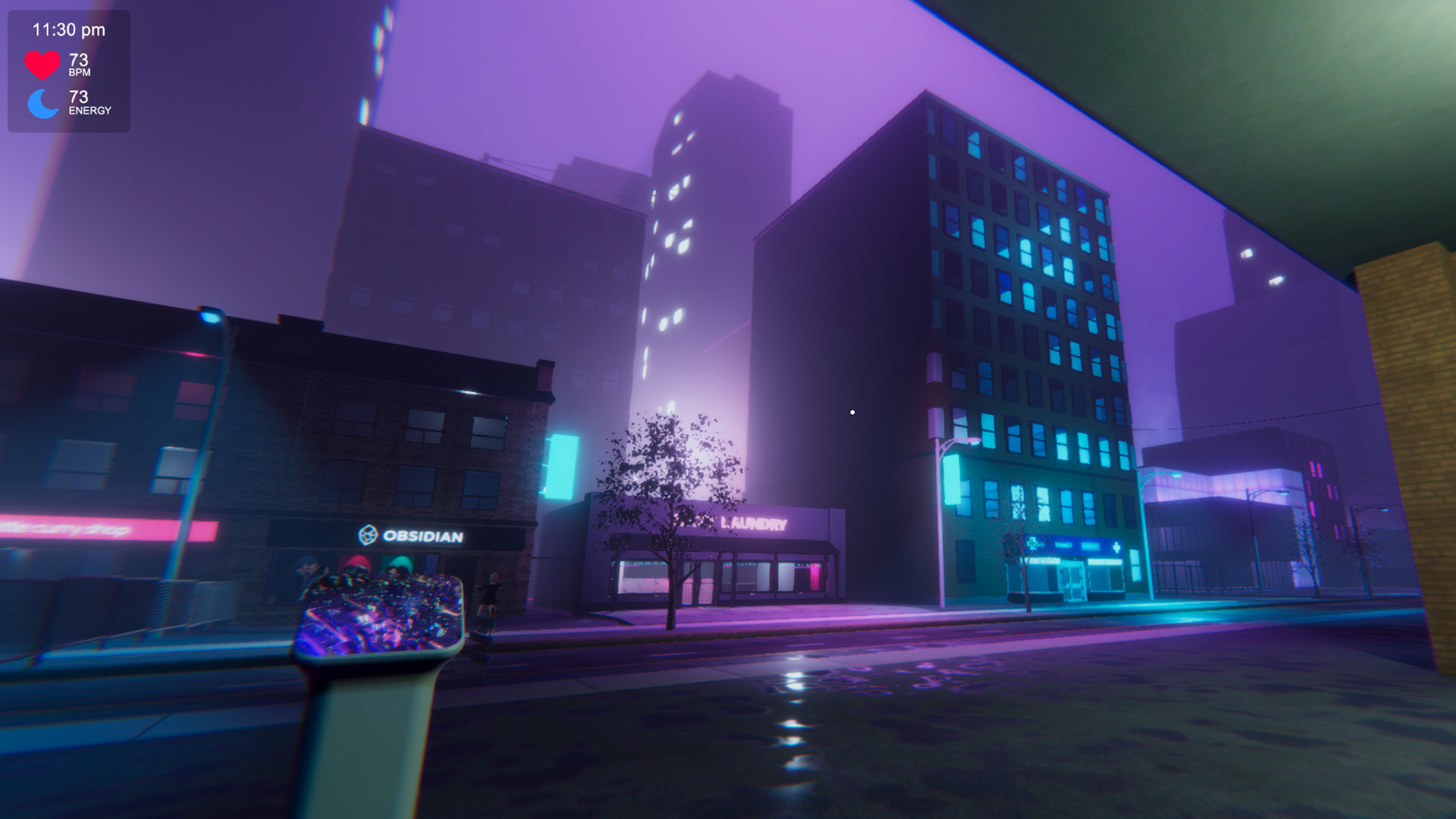Select the blue crescent moon energy icon

click(x=42, y=102)
